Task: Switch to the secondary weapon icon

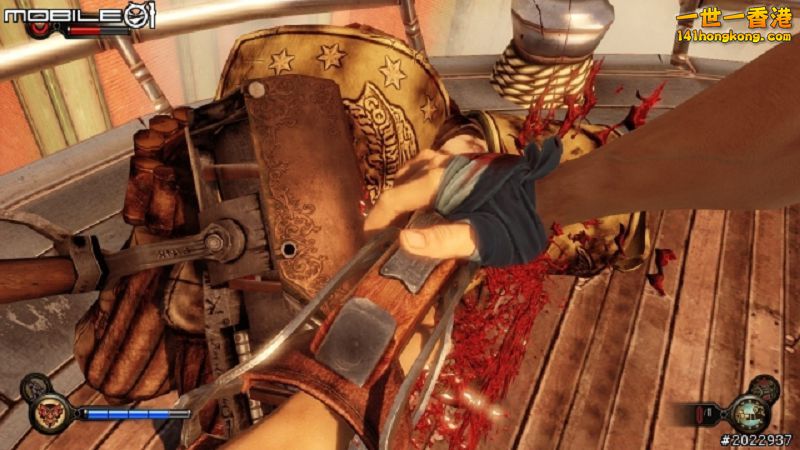Action: click(x=765, y=387)
